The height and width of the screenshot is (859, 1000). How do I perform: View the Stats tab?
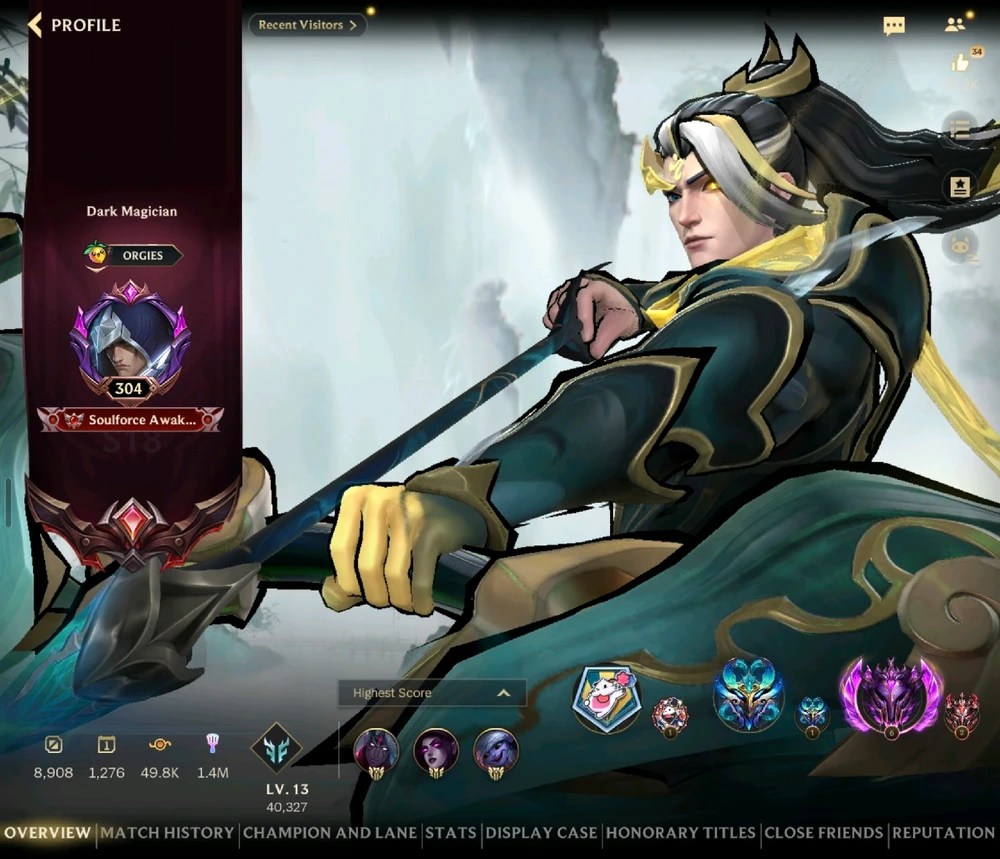pos(450,832)
